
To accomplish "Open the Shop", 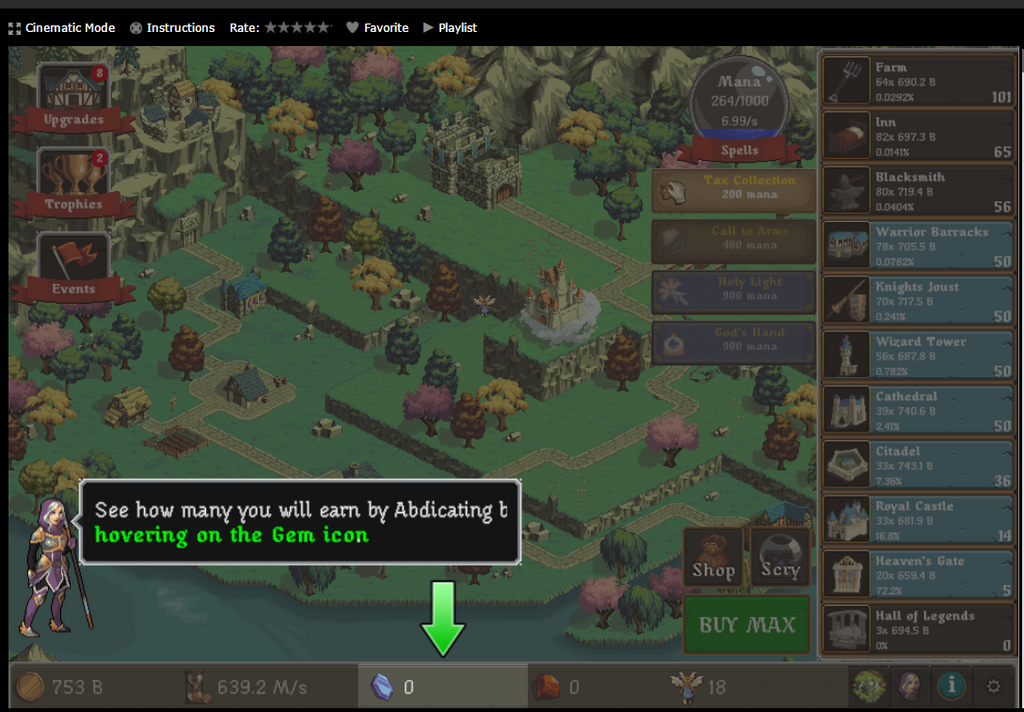I will [714, 557].
